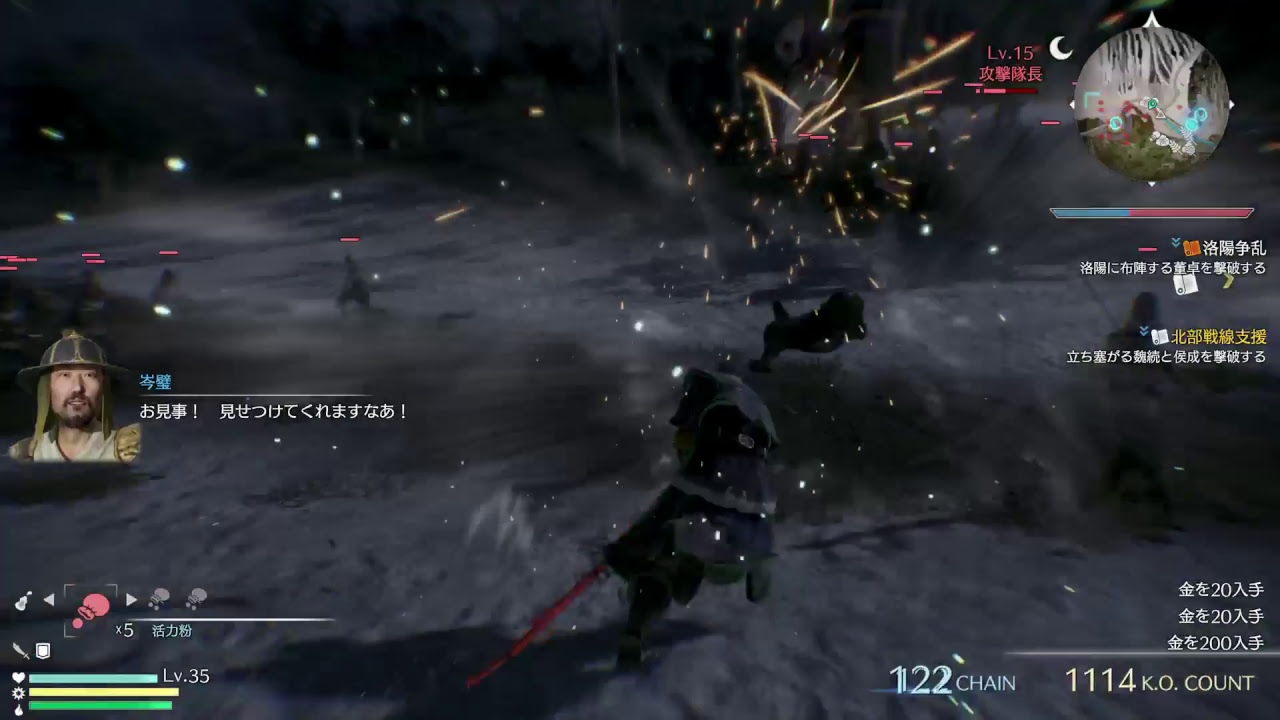The image size is (1280, 720).
Task: Click the shield icon next to the sword
Action: coord(43,651)
